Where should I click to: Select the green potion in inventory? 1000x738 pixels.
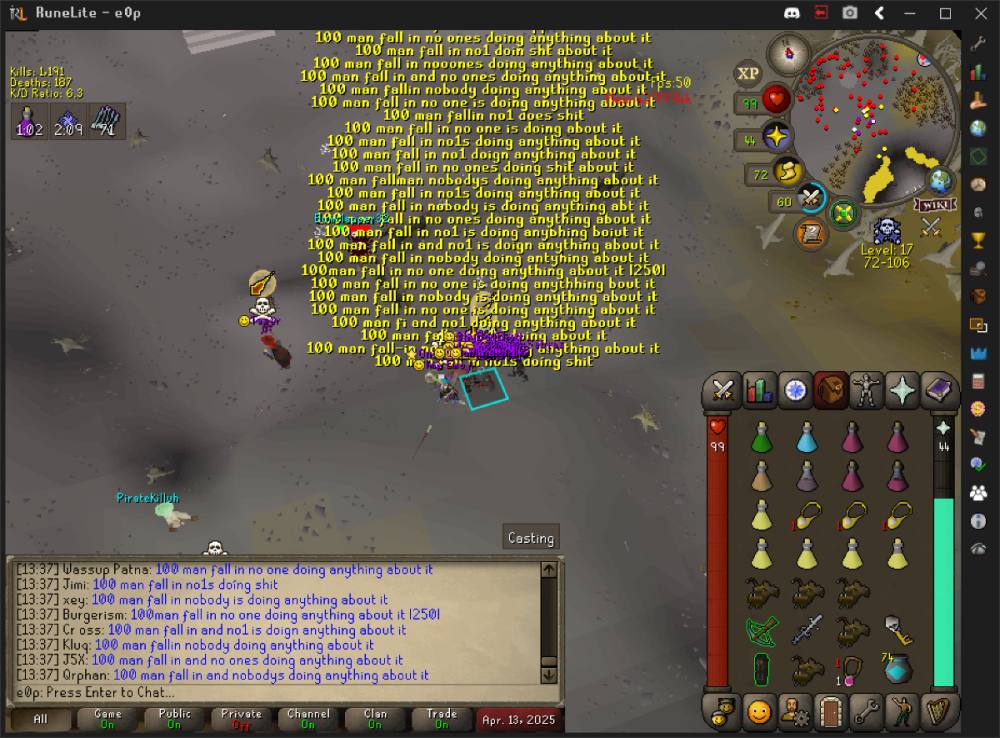[762, 436]
